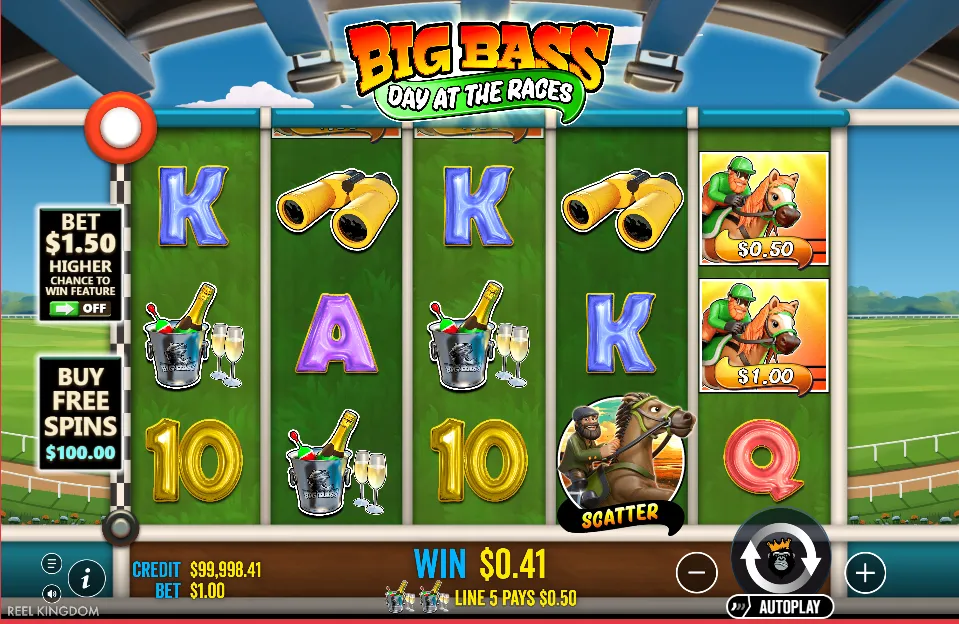
Task: Open the game info paytable
Action: (87, 578)
